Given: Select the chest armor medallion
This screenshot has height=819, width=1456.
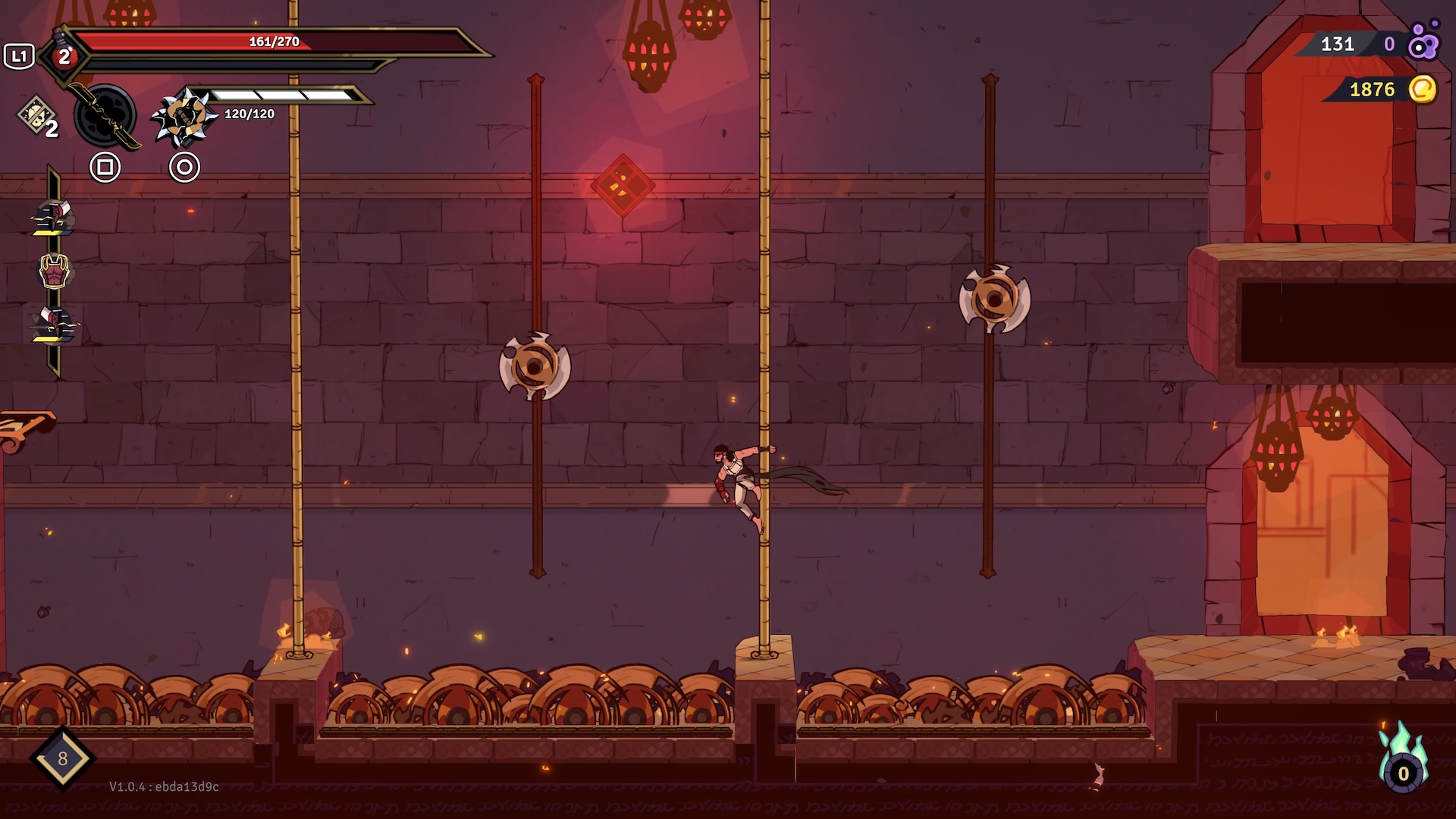Looking at the screenshot, I should pos(54,271).
